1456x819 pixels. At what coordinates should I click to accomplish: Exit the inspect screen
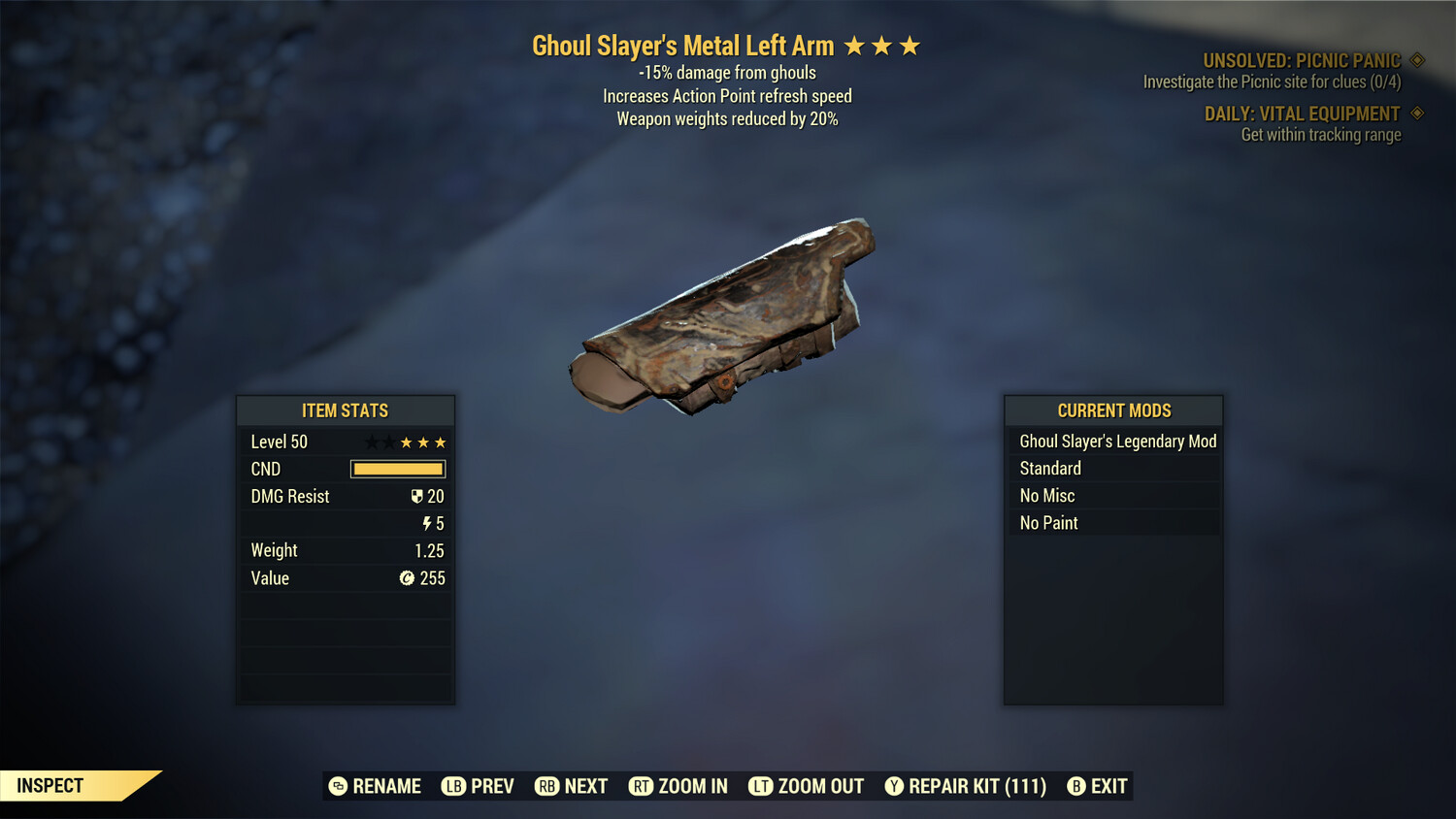(x=1098, y=786)
